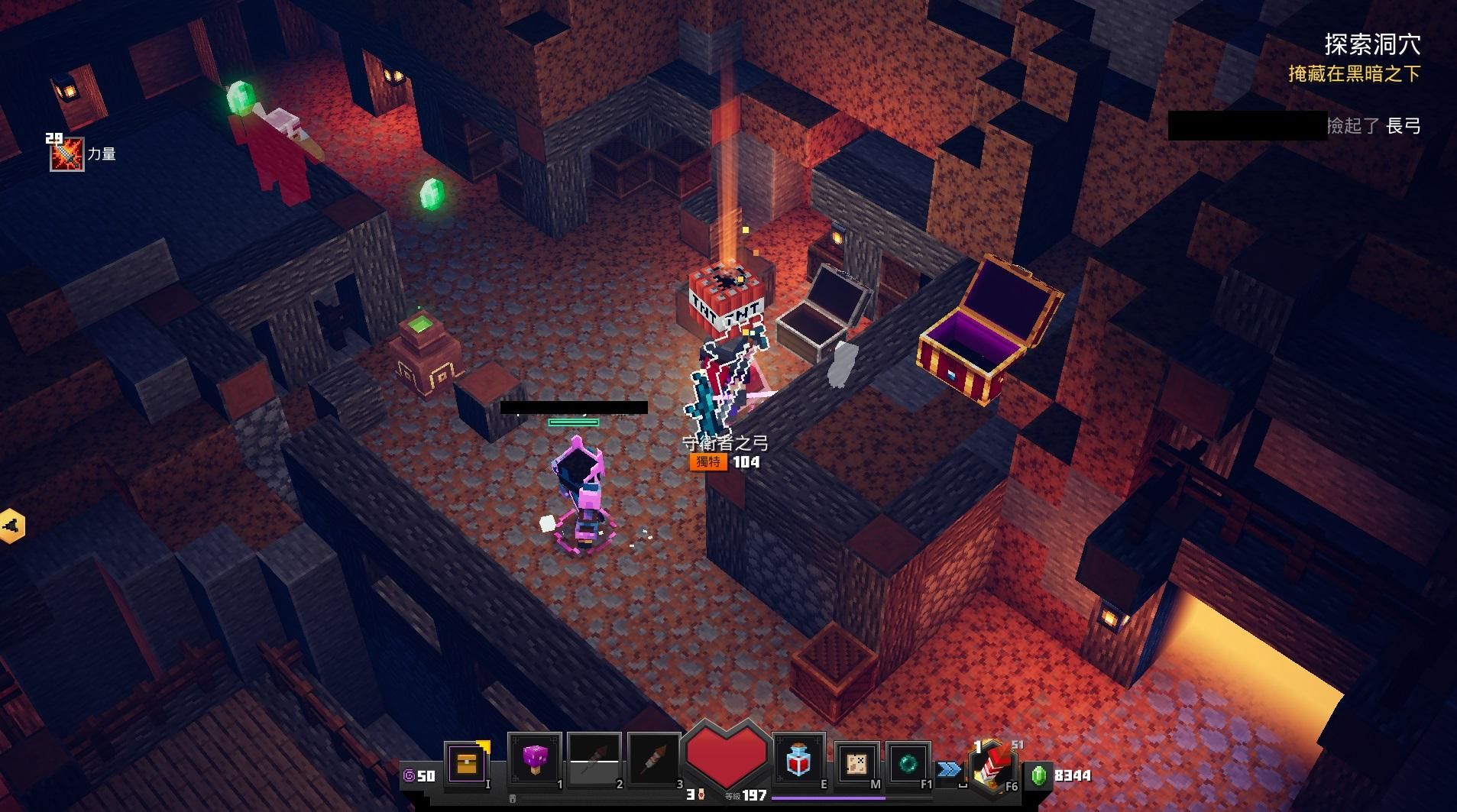
Task: Open the inventory chest icon
Action: [465, 762]
